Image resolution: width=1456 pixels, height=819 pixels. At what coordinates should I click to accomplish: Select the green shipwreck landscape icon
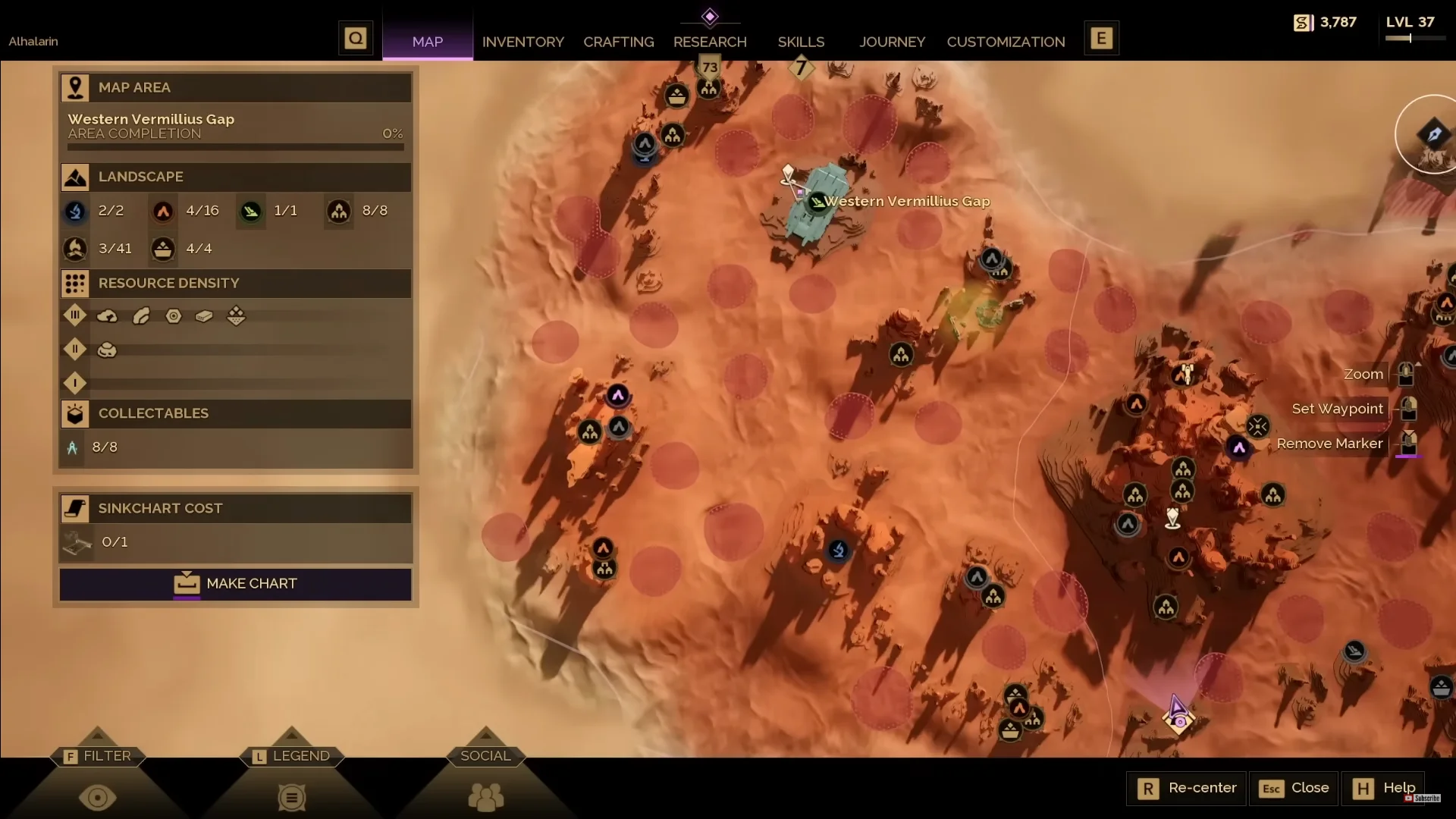(x=250, y=212)
